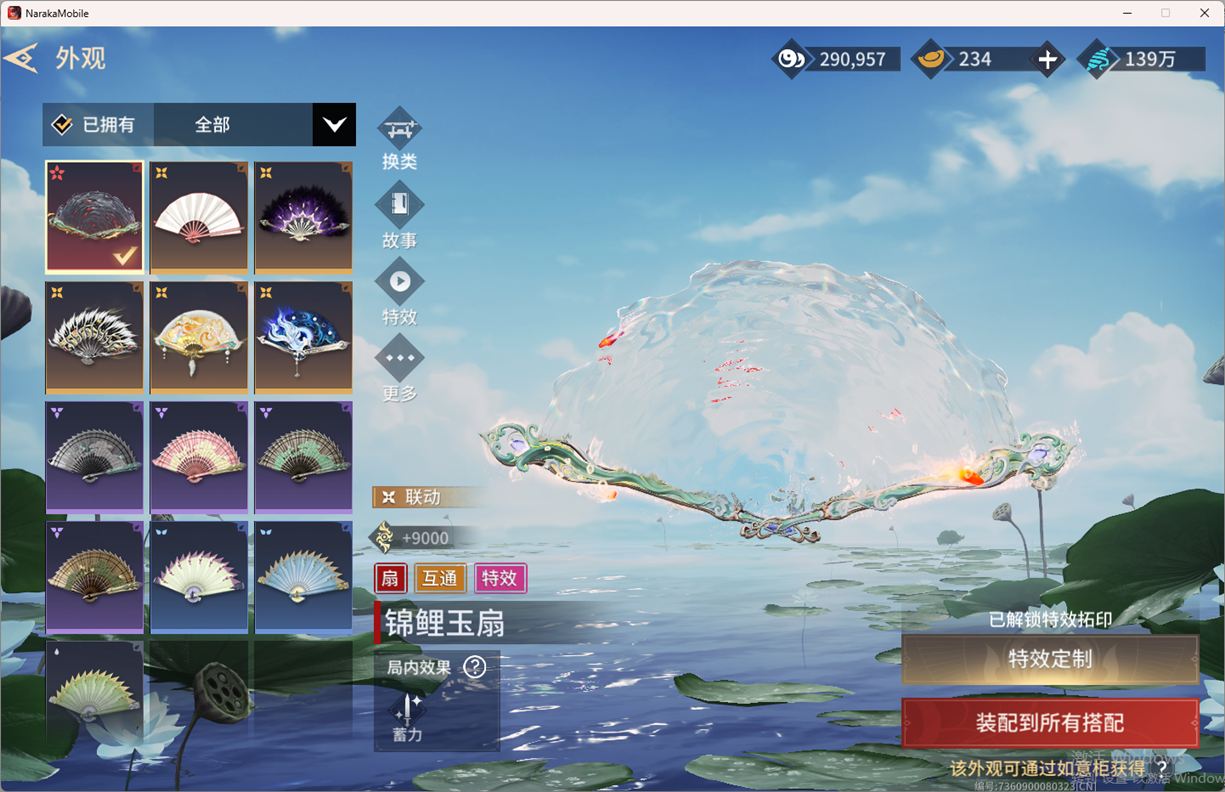This screenshot has height=792, width=1225.
Task: Play the 特效 effects preview
Action: (399, 283)
